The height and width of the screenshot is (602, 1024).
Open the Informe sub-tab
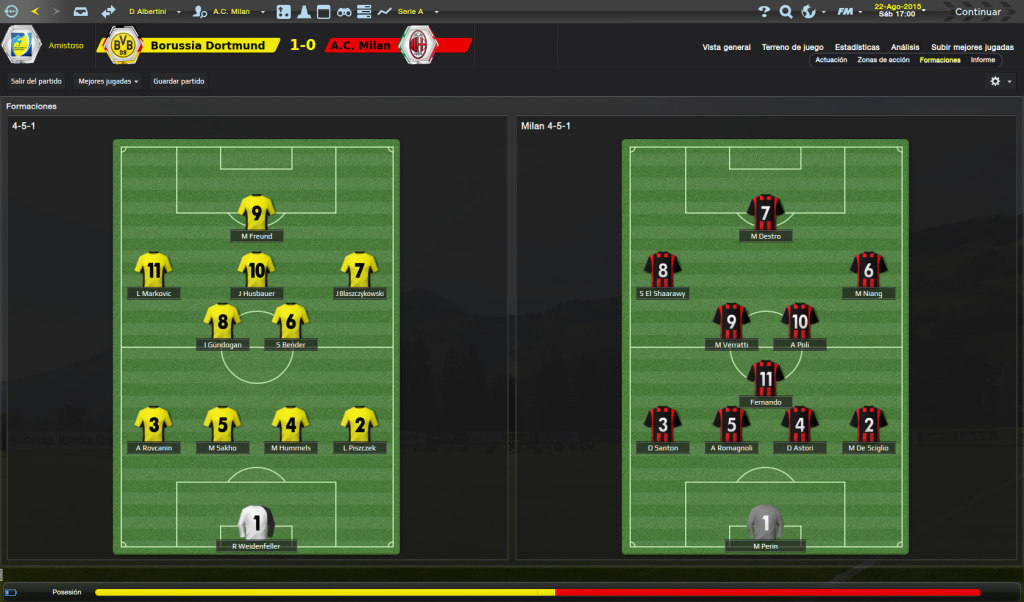tap(982, 60)
